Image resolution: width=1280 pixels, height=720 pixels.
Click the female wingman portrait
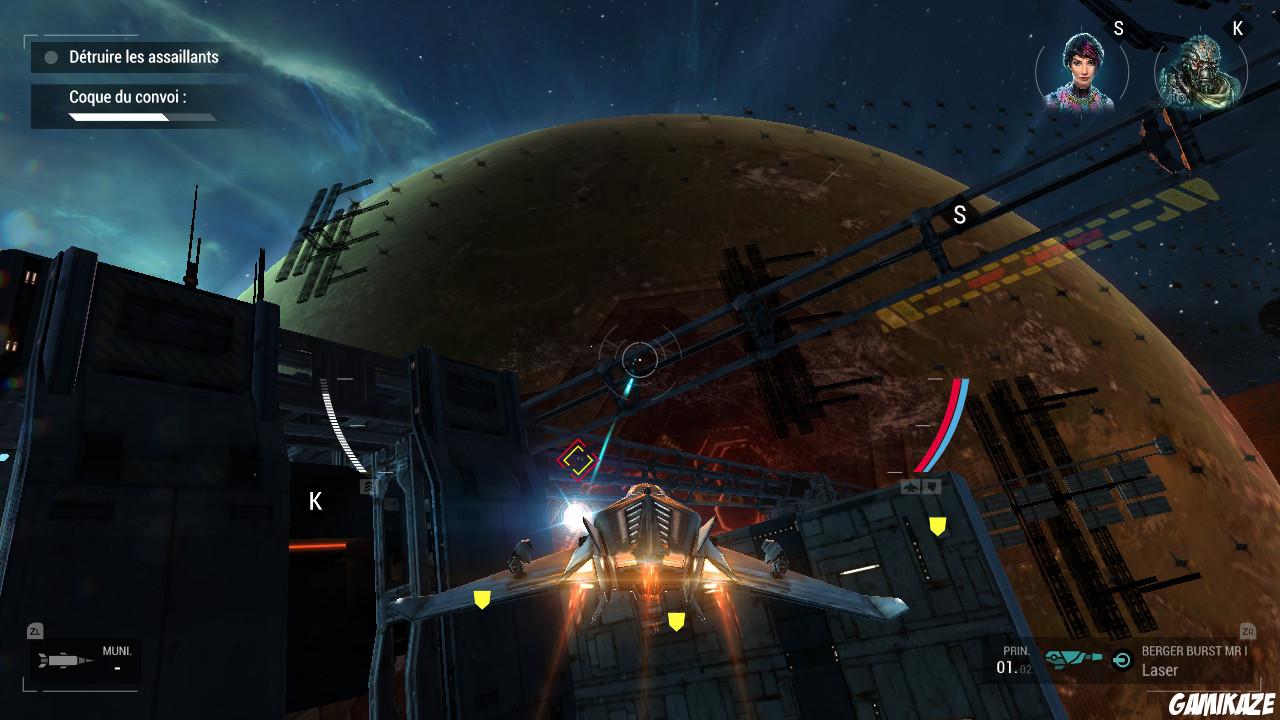(x=1081, y=72)
